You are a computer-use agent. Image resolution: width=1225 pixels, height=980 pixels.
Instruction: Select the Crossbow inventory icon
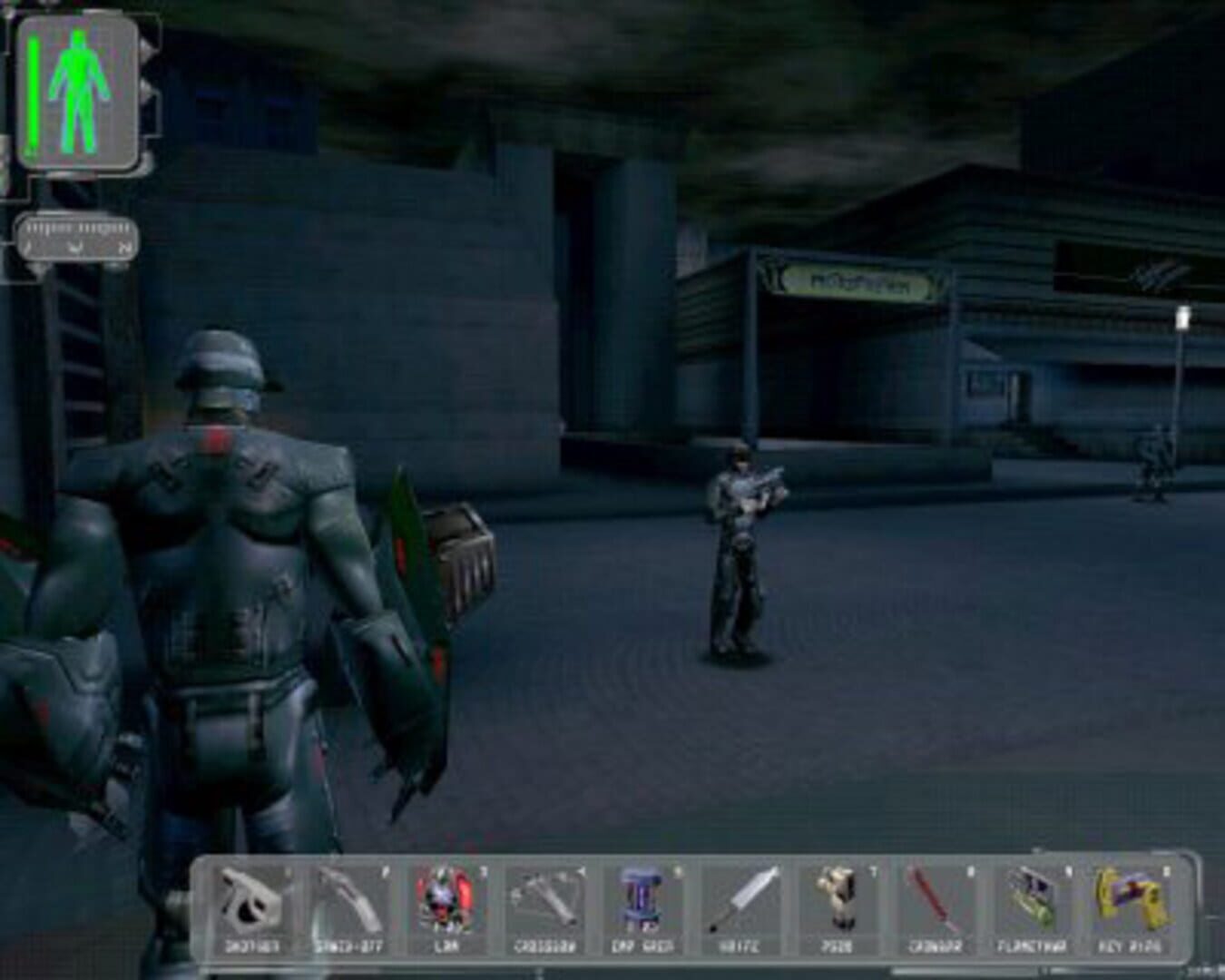pyautogui.click(x=544, y=907)
